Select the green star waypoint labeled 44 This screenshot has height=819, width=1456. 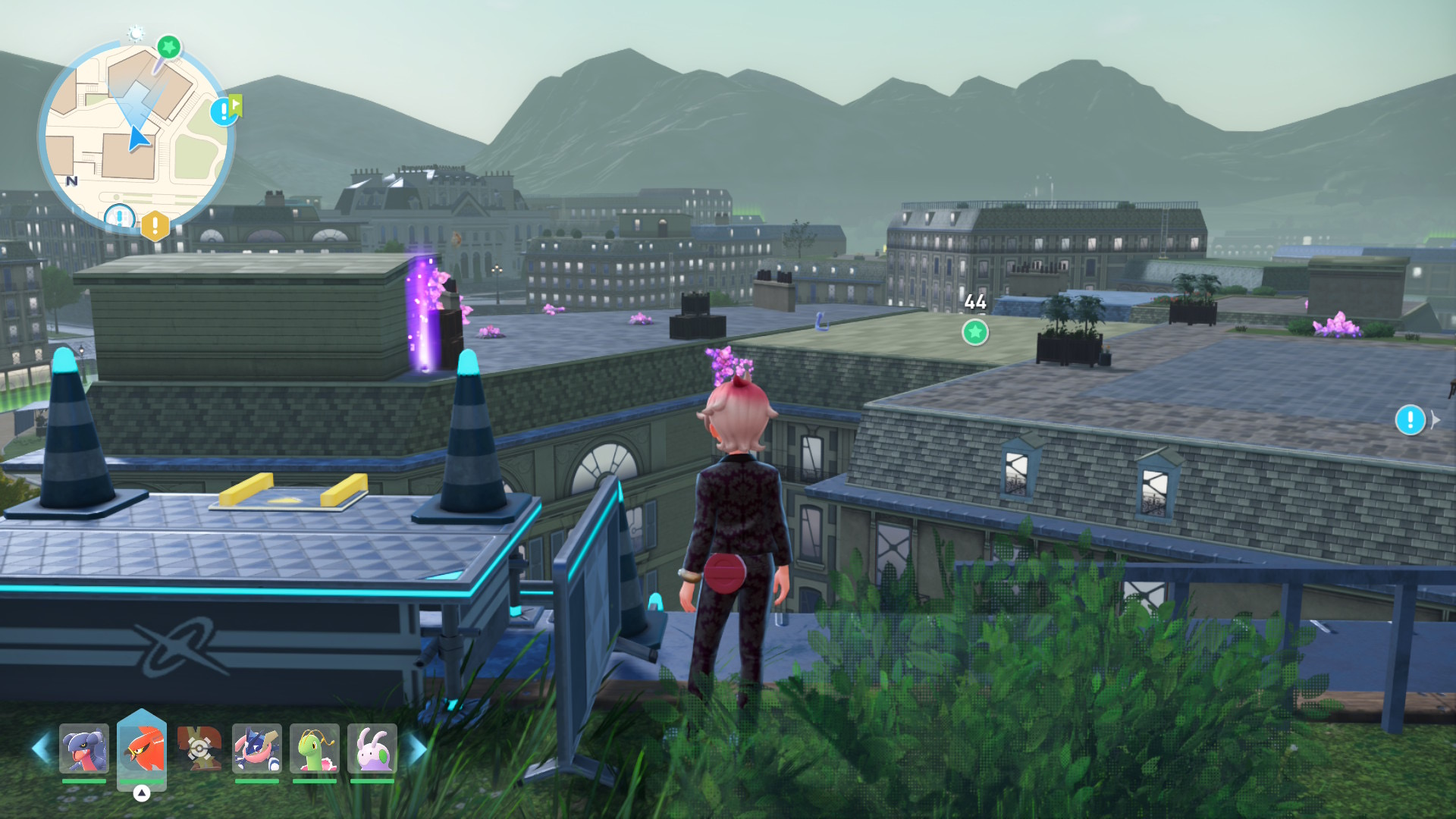(975, 331)
